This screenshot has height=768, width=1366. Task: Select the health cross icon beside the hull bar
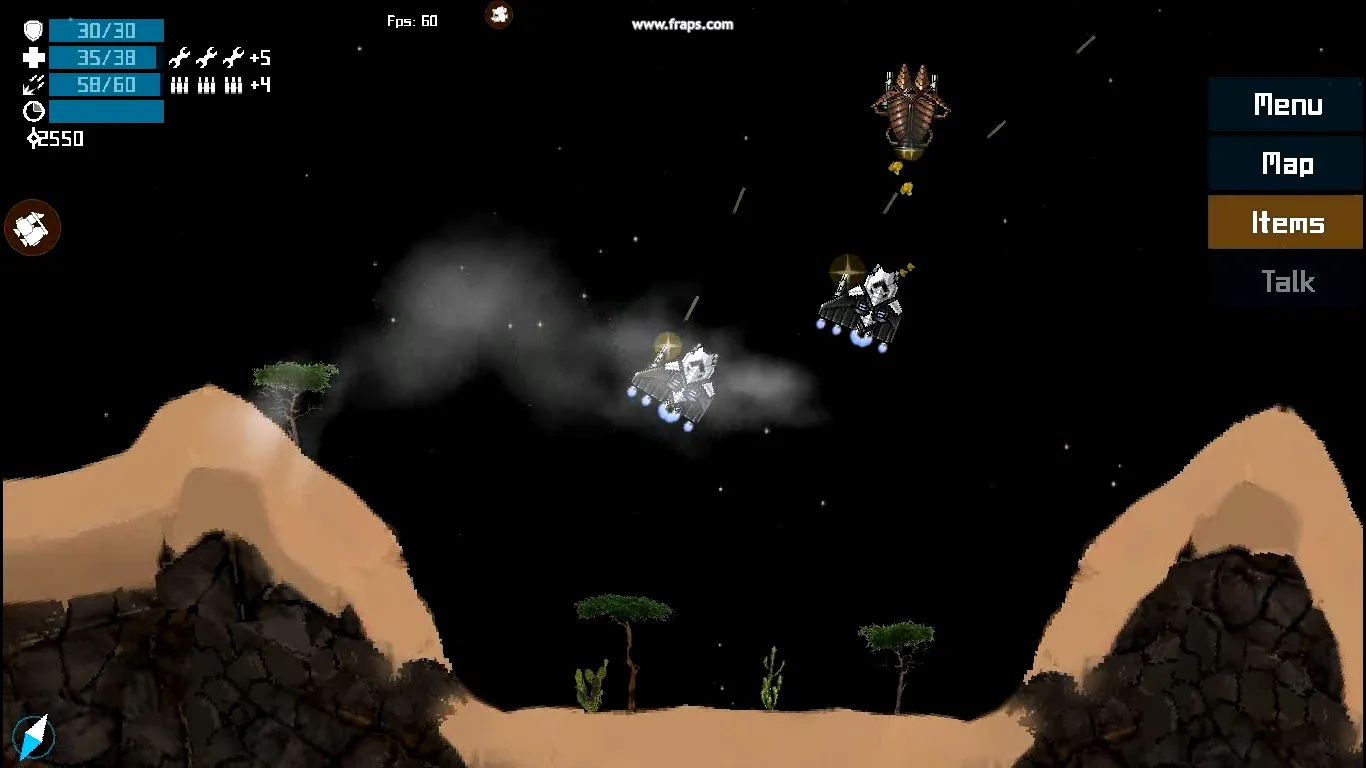pos(32,57)
